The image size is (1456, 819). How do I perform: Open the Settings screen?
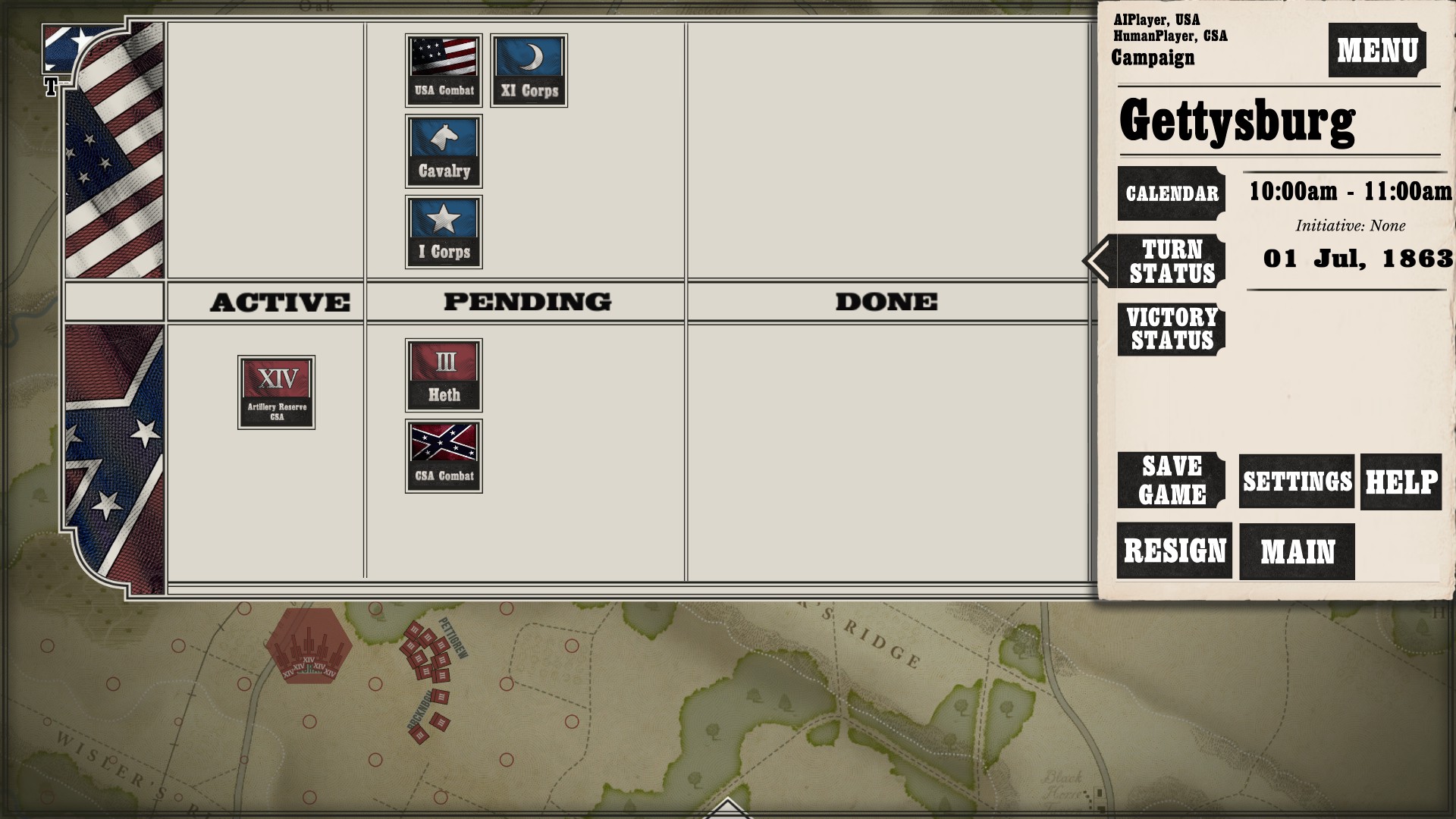(1297, 482)
